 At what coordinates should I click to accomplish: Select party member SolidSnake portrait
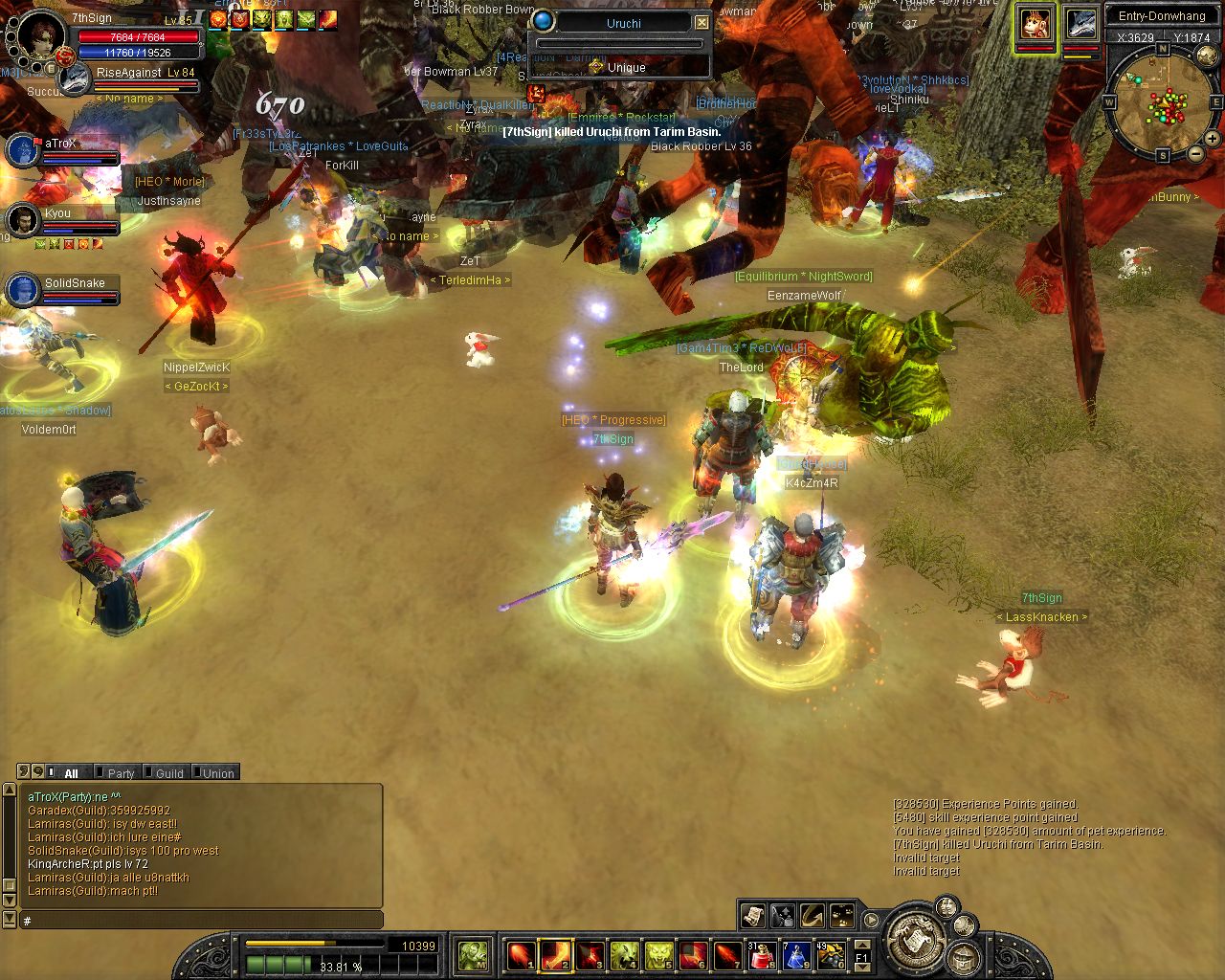(23, 290)
